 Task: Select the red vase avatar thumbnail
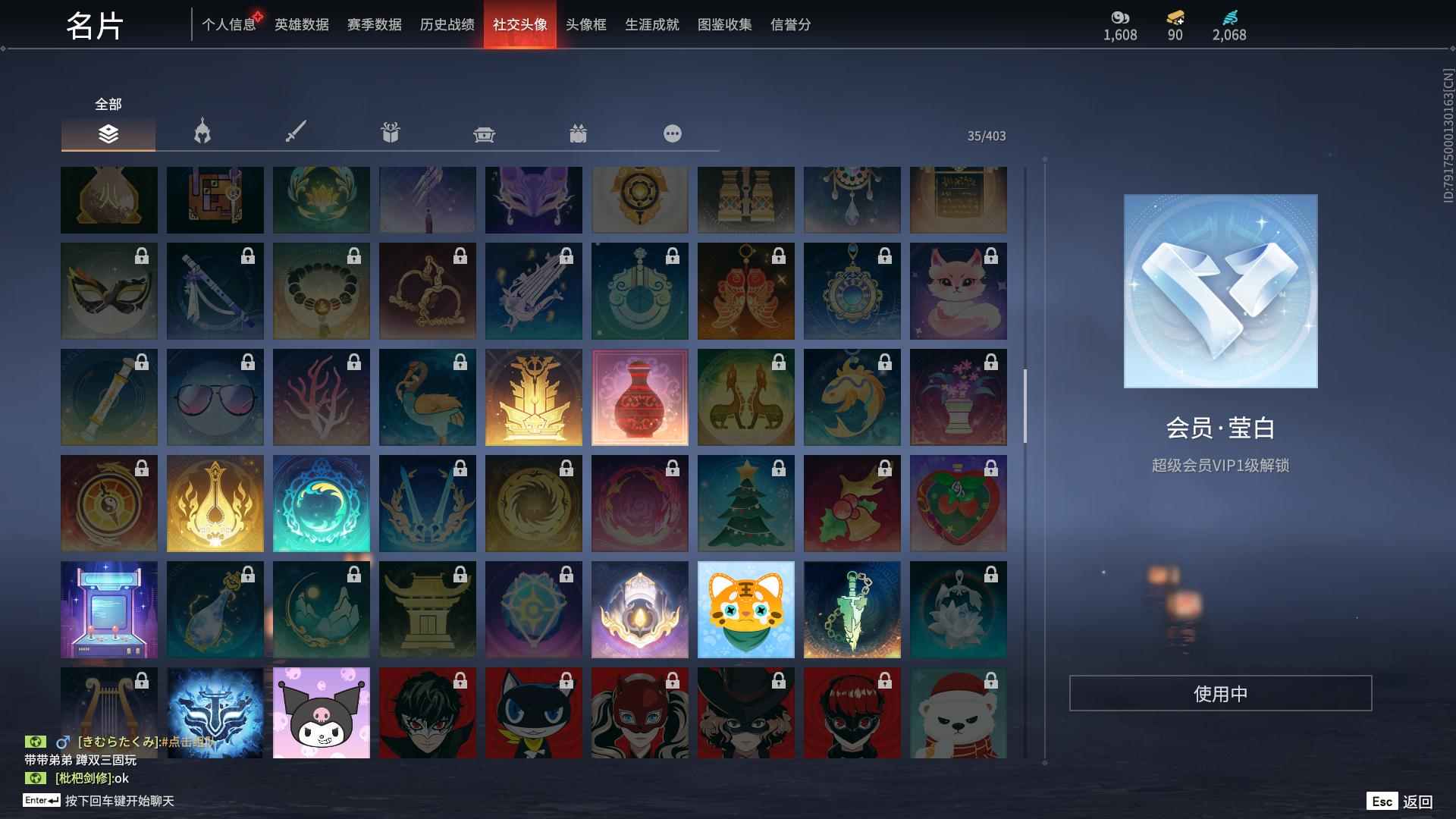click(x=639, y=397)
